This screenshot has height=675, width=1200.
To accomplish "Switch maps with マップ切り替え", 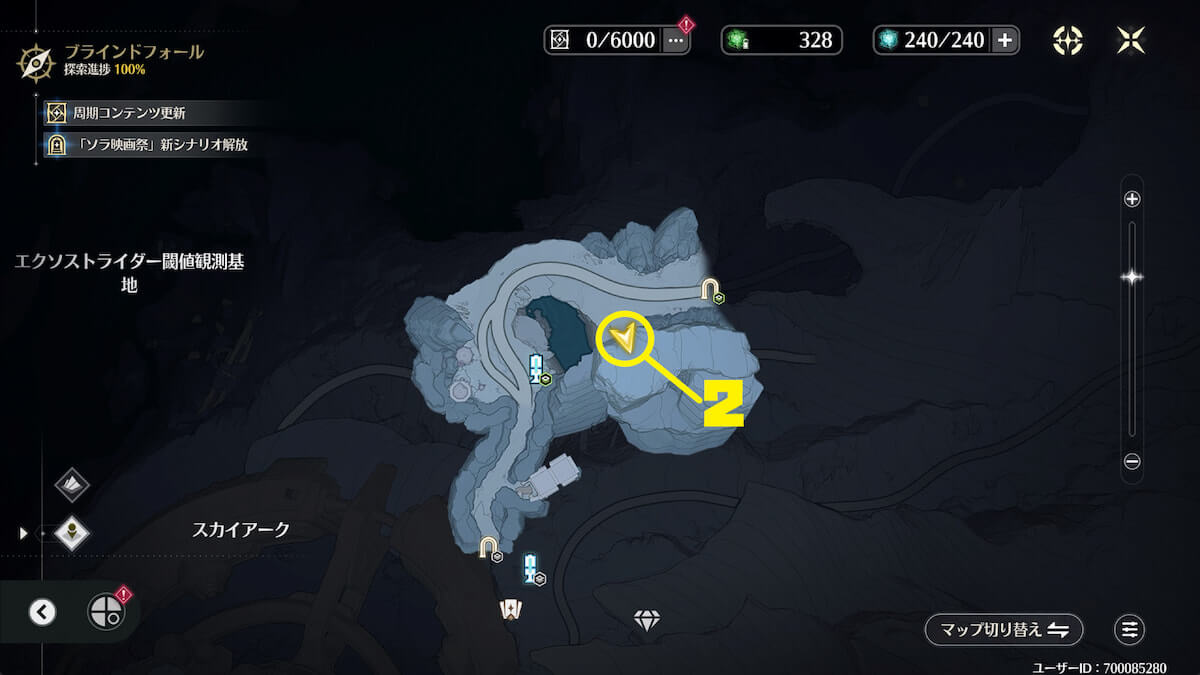I will (x=1004, y=629).
